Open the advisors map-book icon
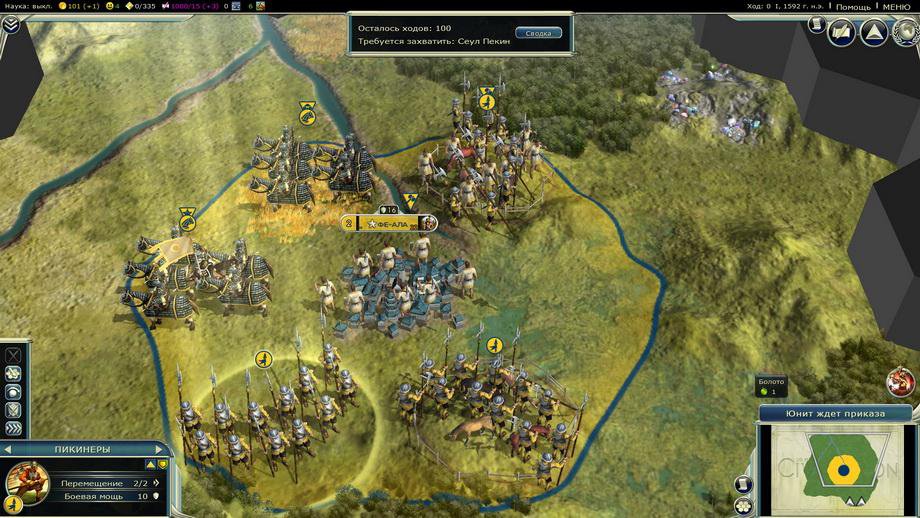Screen dimensions: 920x518 click(843, 32)
